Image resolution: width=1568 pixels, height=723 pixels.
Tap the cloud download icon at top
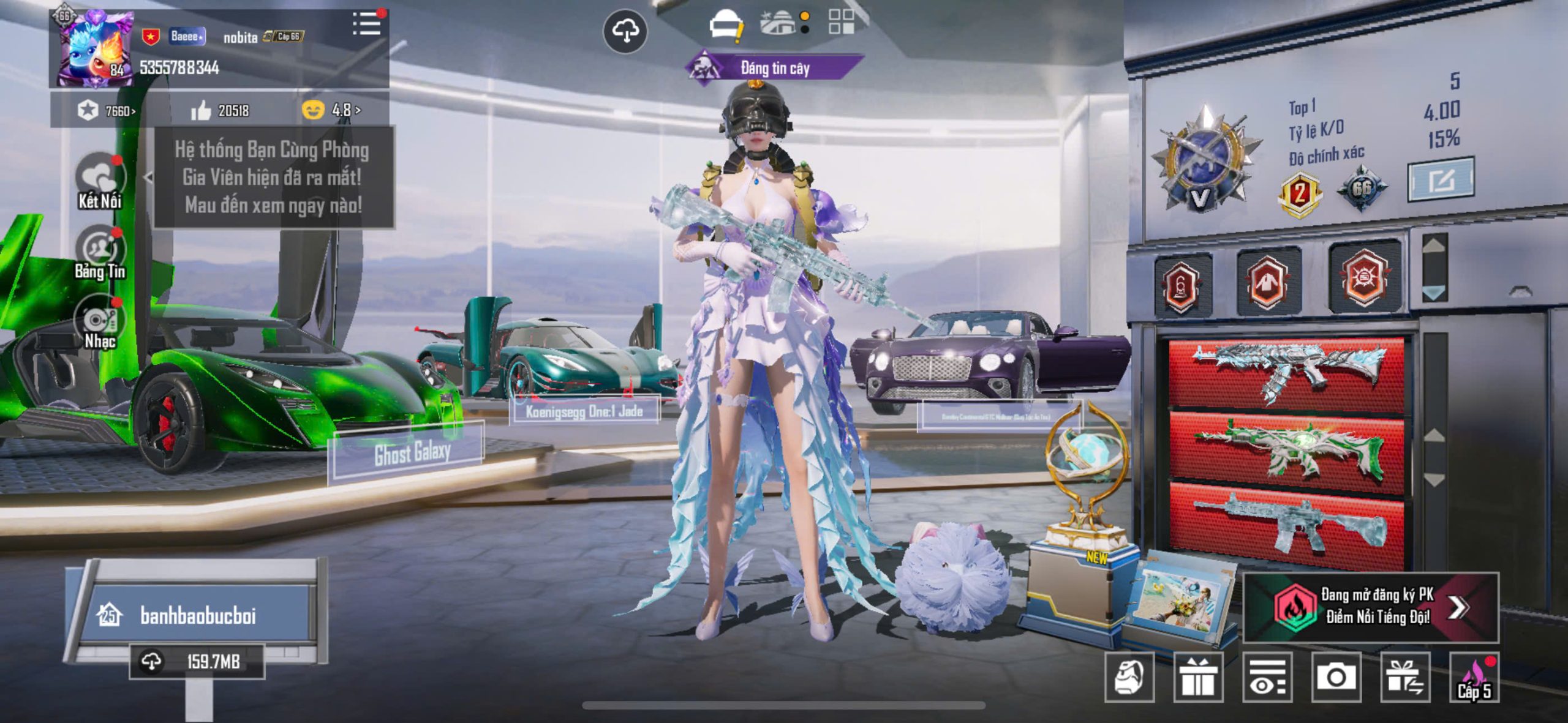coord(625,31)
